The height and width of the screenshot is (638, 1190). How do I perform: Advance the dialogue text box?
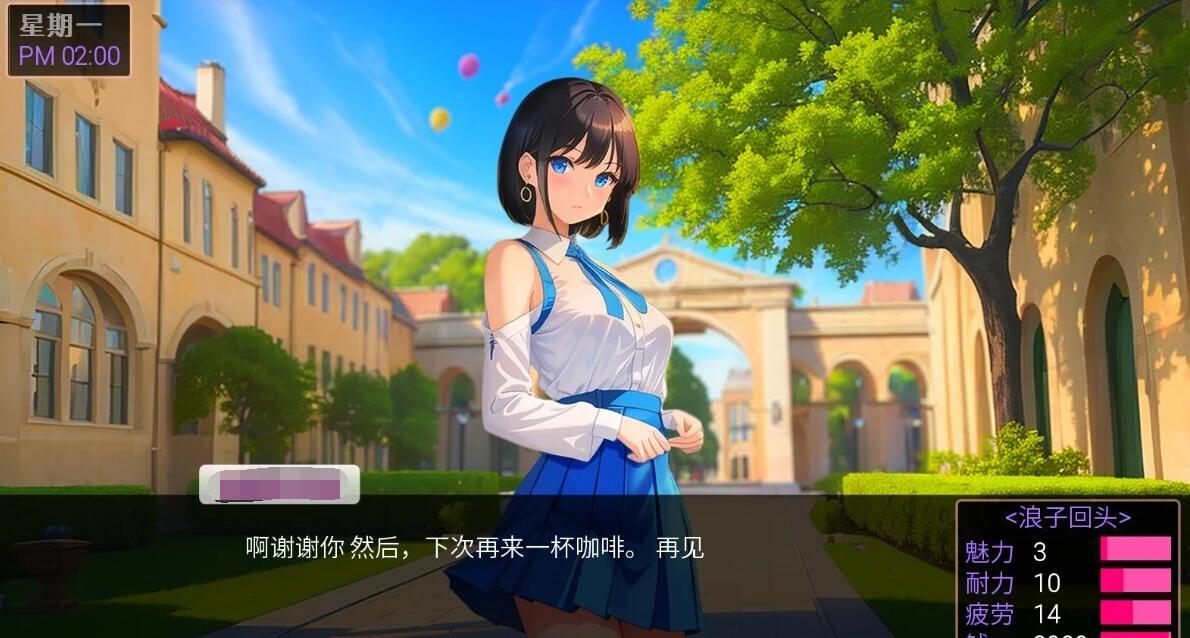click(x=476, y=548)
